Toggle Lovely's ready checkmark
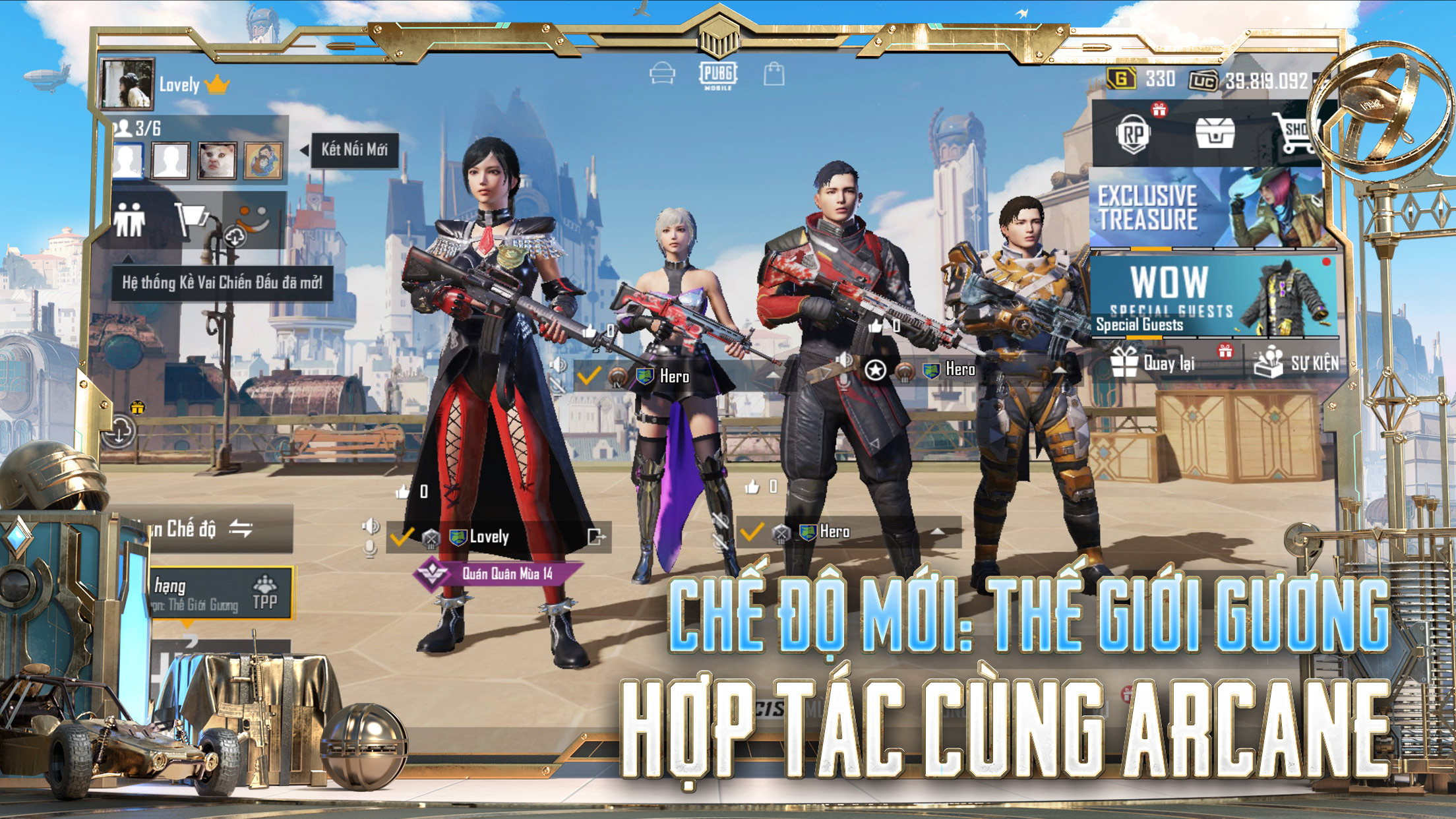The image size is (1456, 819). pyautogui.click(x=401, y=537)
